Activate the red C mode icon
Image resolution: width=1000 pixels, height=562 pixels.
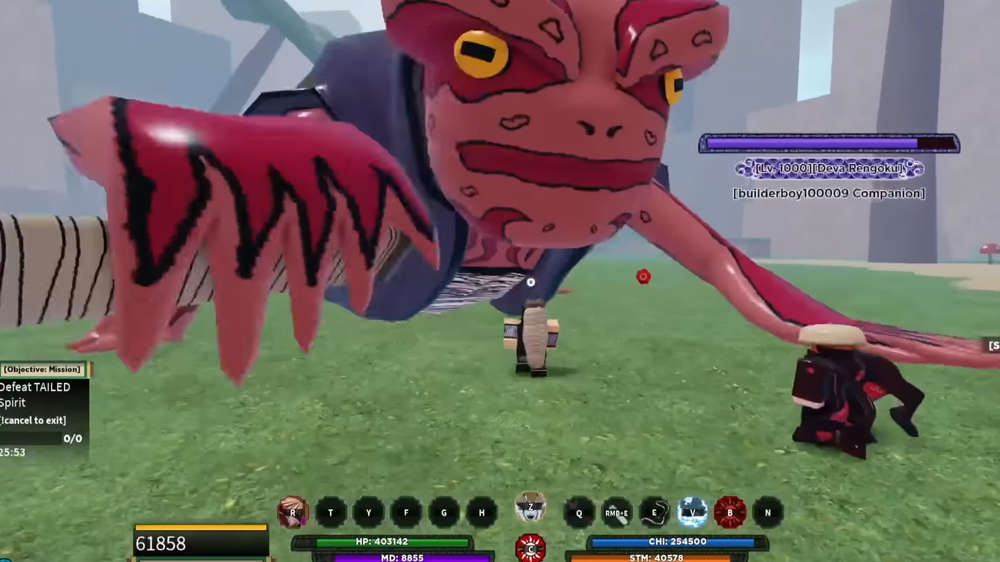(x=530, y=548)
